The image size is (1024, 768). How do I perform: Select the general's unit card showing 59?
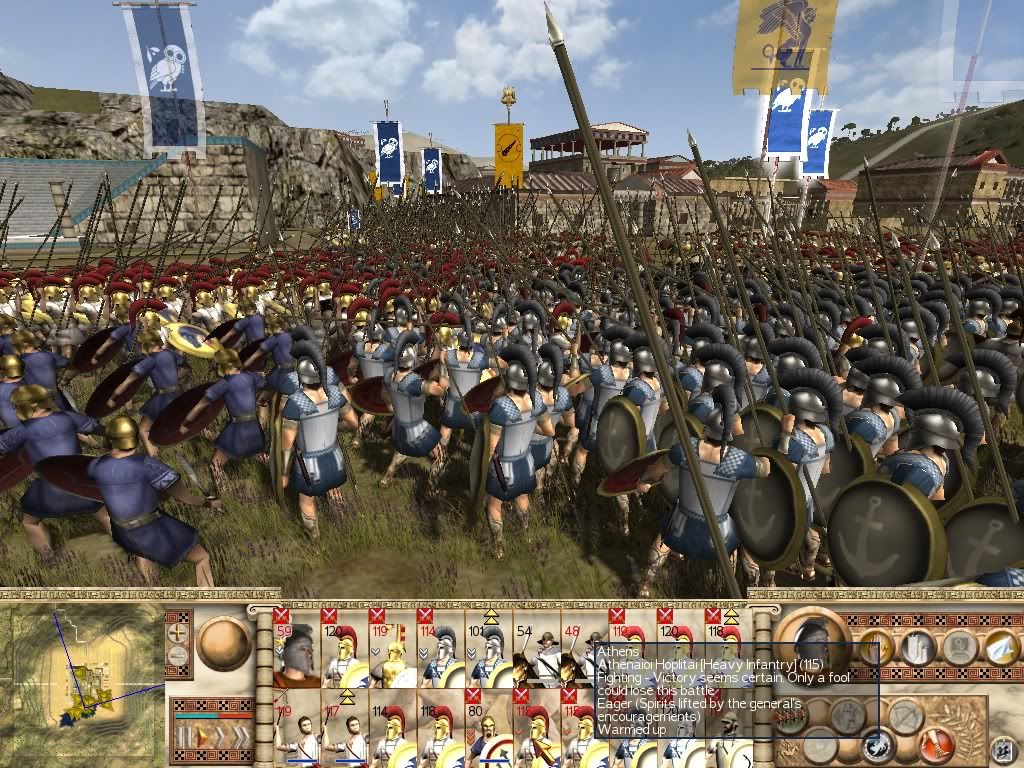(x=295, y=648)
